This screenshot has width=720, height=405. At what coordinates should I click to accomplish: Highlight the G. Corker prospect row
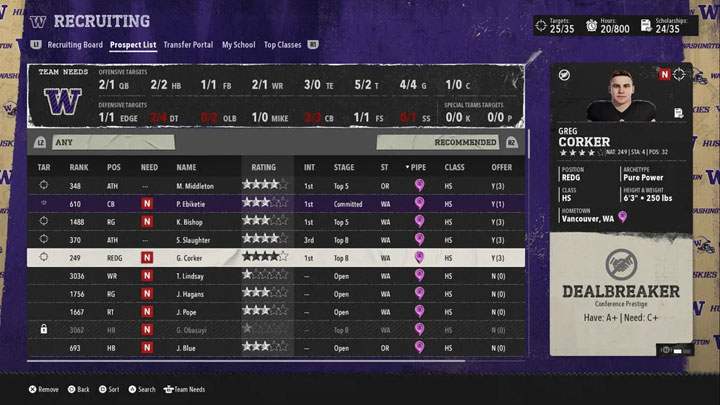click(x=194, y=257)
